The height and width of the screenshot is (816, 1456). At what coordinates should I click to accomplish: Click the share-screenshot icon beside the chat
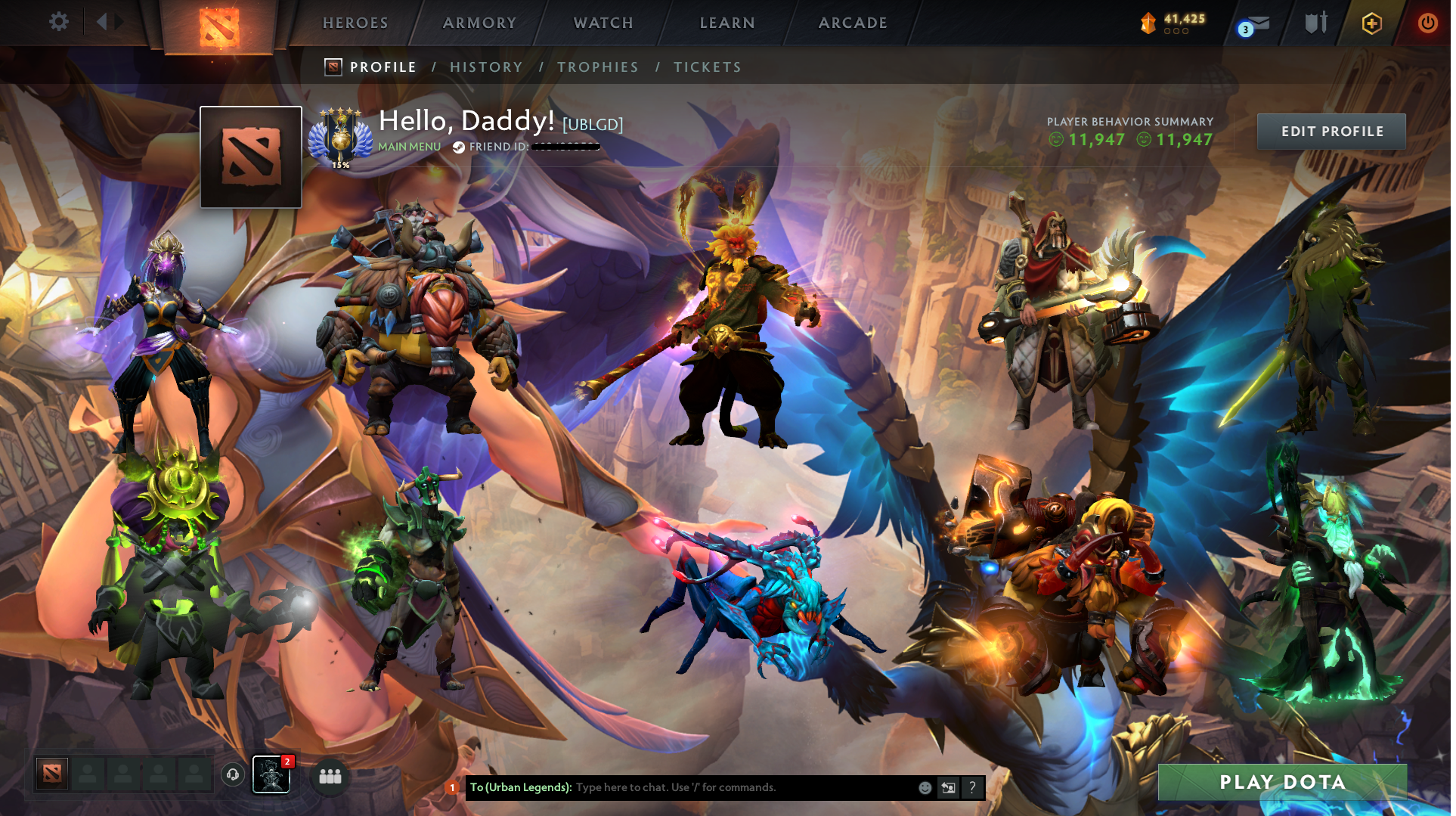(949, 787)
